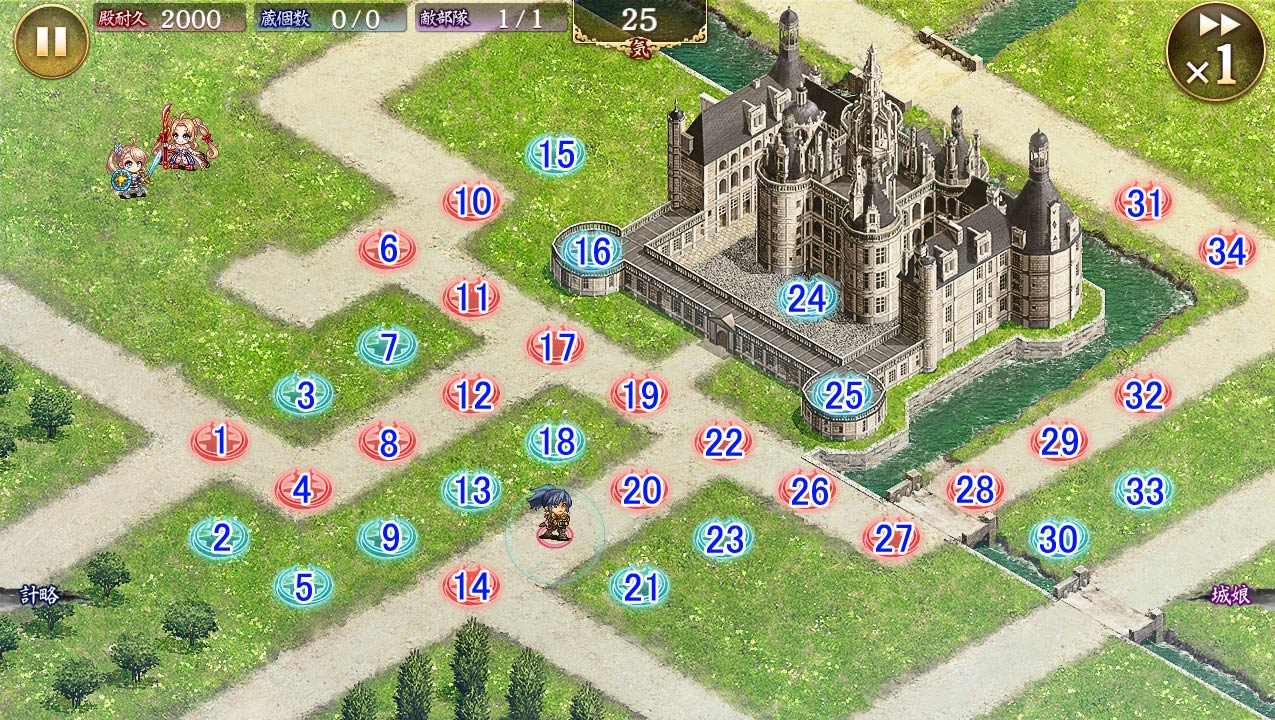Select red deployment tile 34
The width and height of the screenshot is (1275, 720).
[x=1227, y=252]
